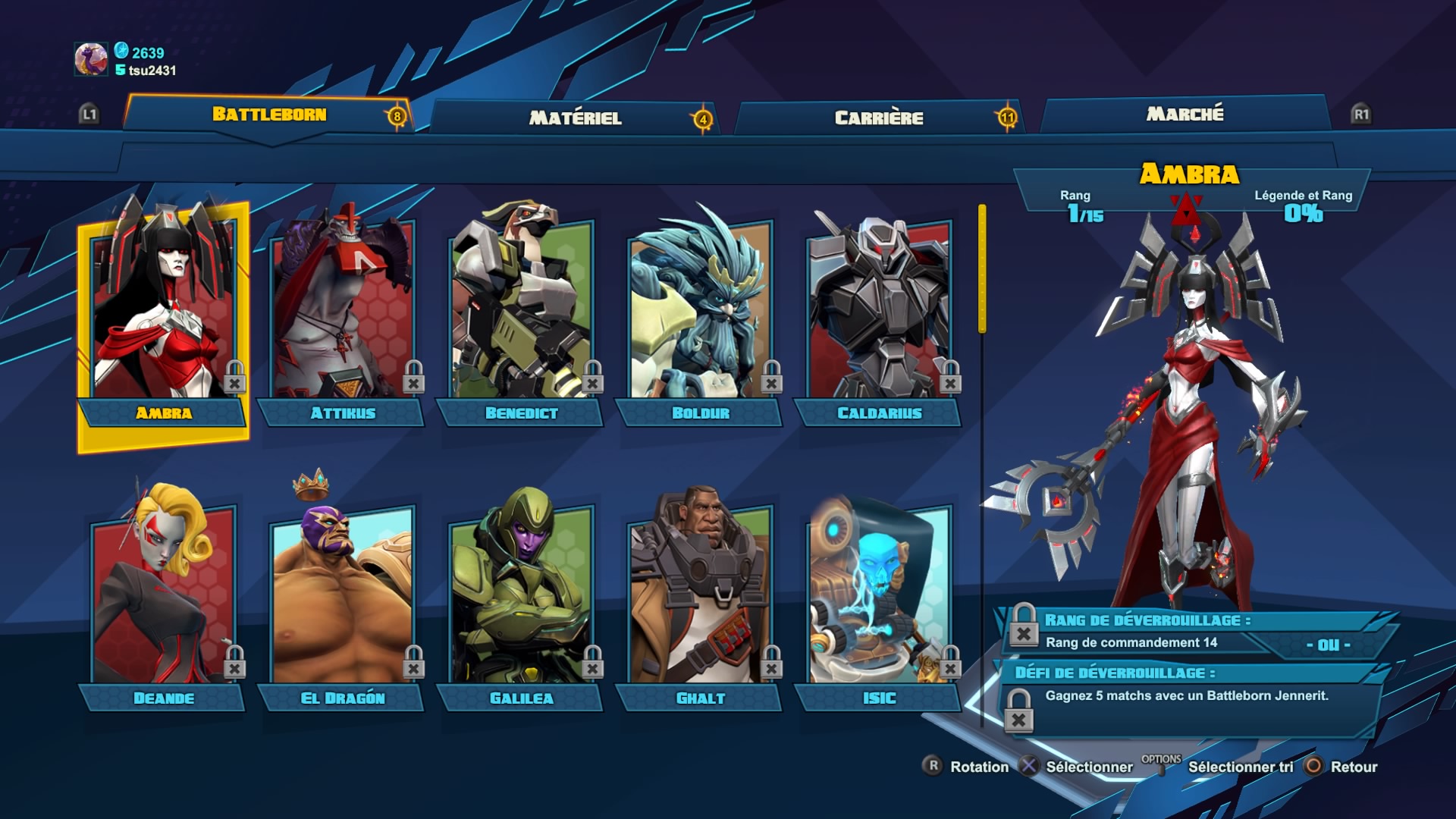Open the Matériel tab
This screenshot has height=819, width=1456.
coord(575,118)
